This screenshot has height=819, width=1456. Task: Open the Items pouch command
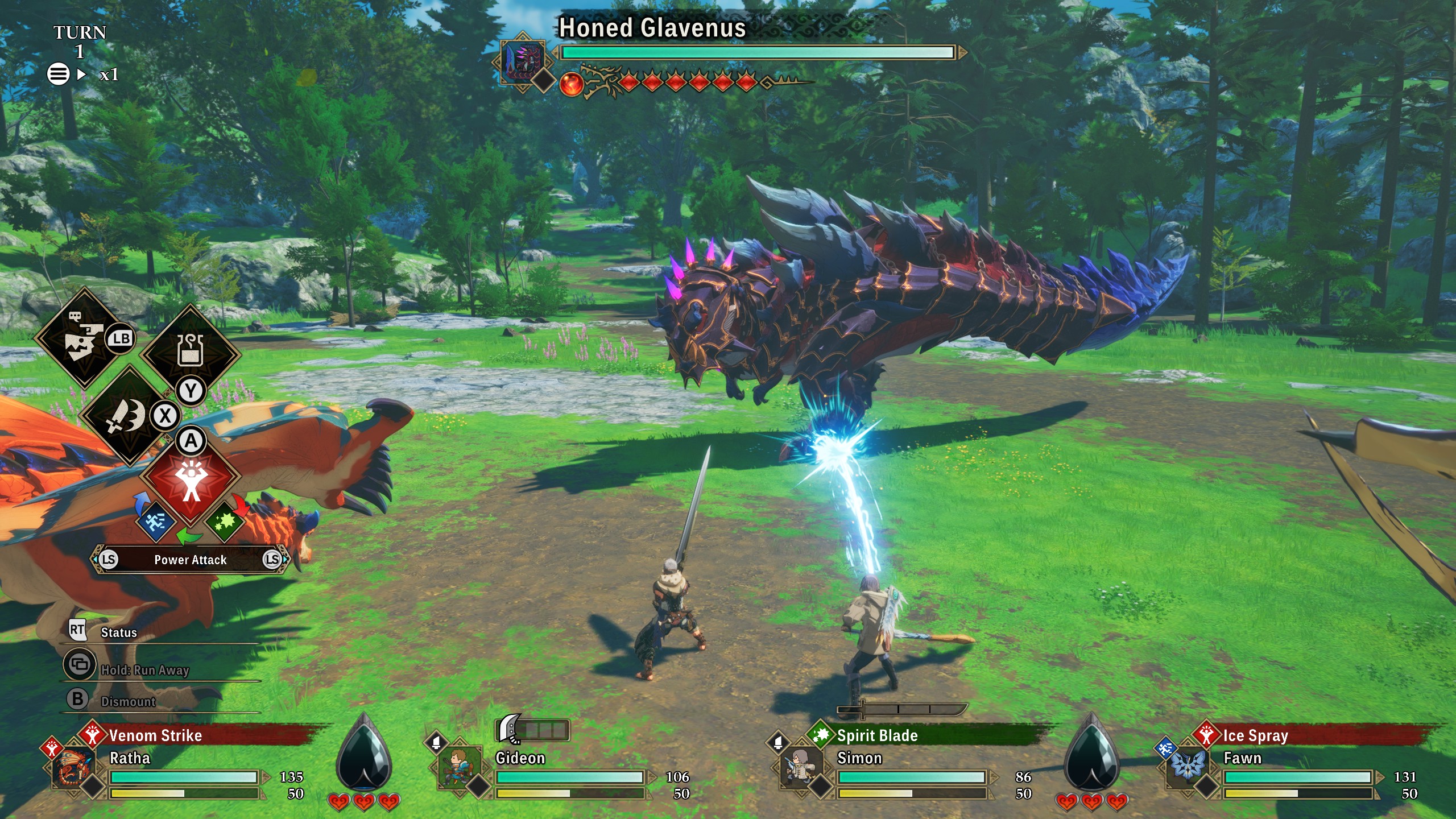[x=191, y=350]
